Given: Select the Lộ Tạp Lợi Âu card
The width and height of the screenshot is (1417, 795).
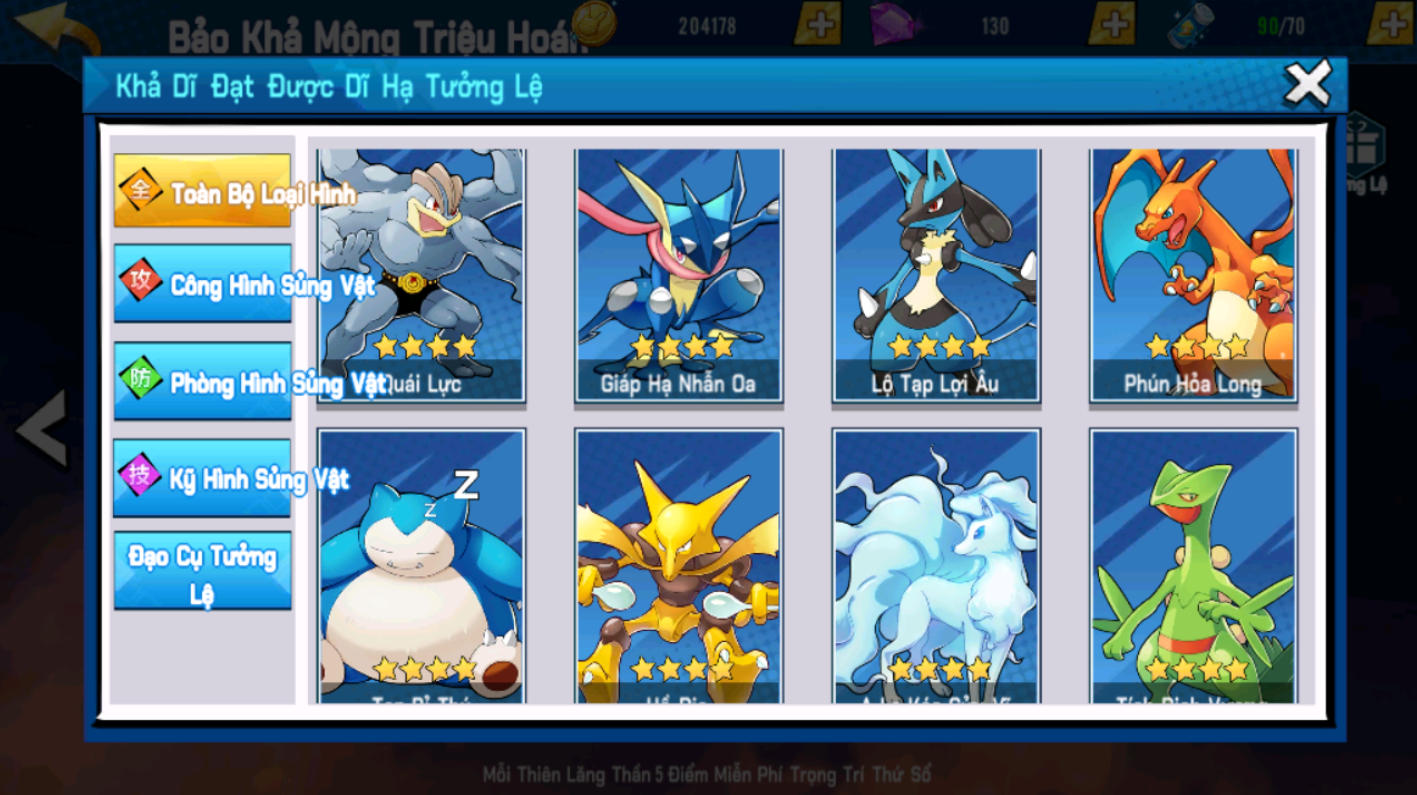Looking at the screenshot, I should point(936,274).
